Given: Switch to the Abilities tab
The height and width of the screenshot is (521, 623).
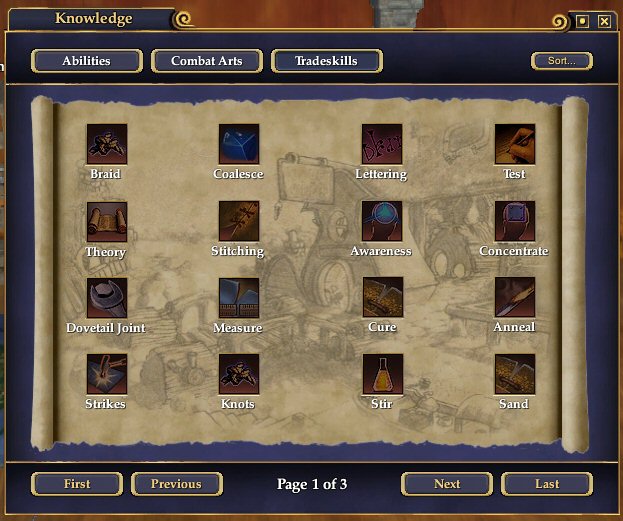Looking at the screenshot, I should tap(86, 61).
